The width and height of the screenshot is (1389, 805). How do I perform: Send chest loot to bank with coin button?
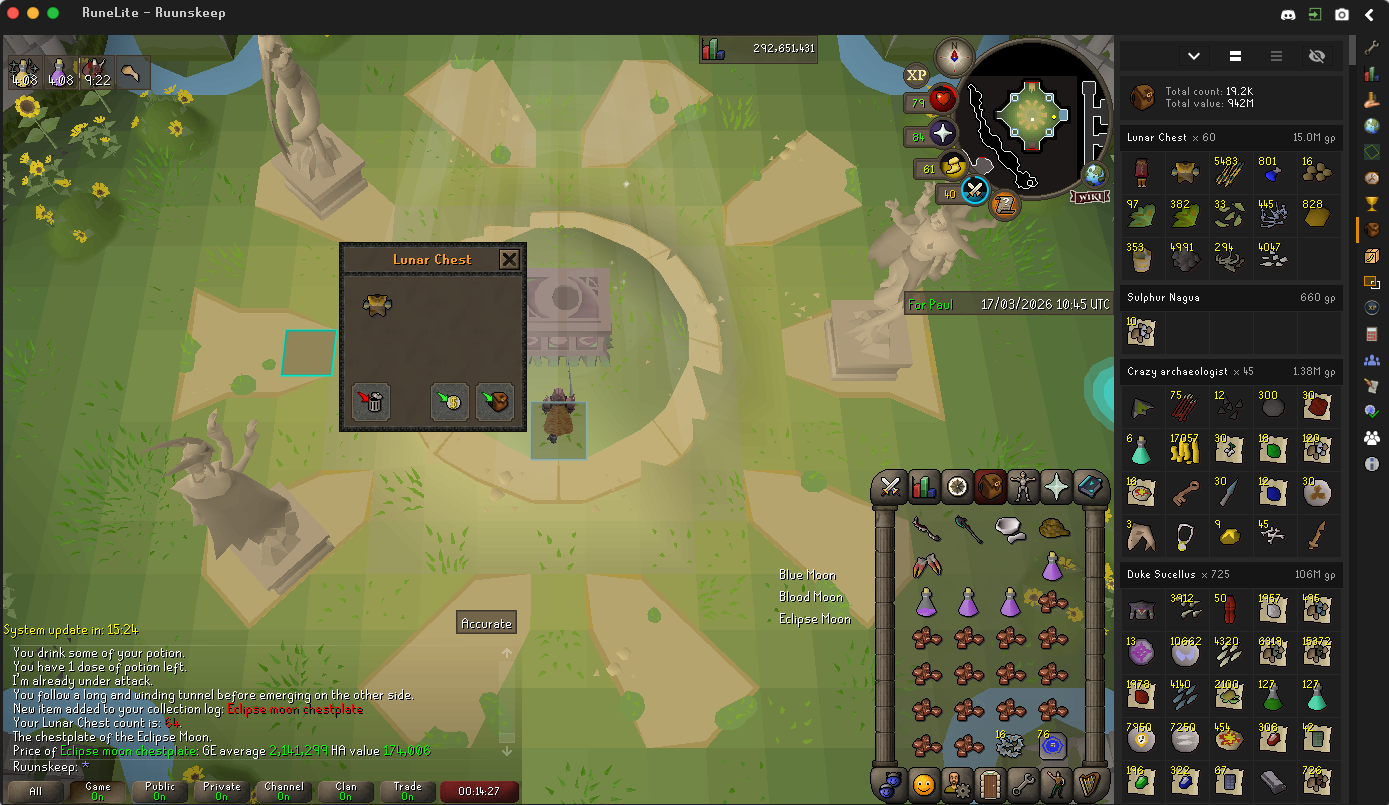450,401
